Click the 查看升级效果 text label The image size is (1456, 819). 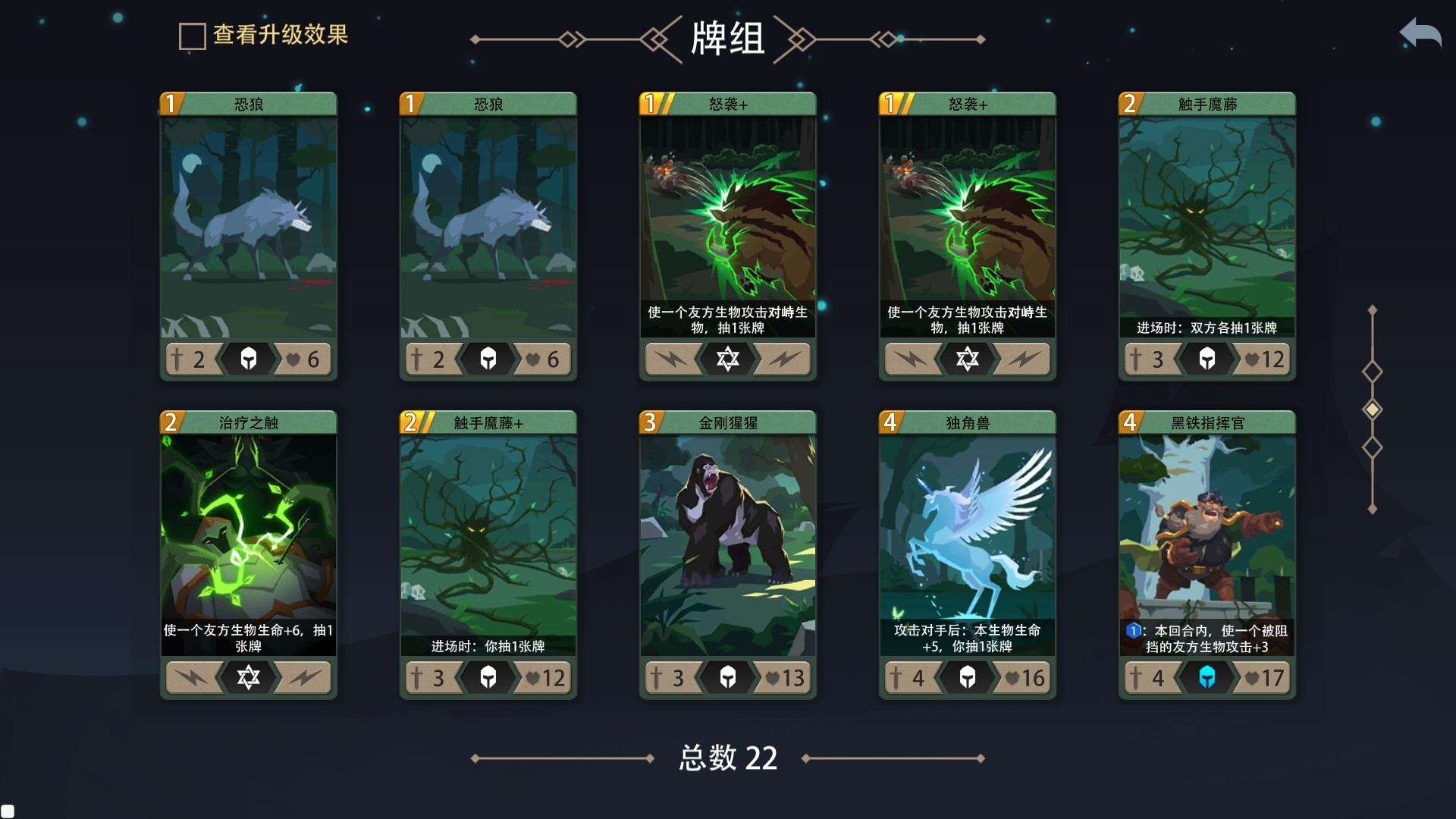pos(281,35)
